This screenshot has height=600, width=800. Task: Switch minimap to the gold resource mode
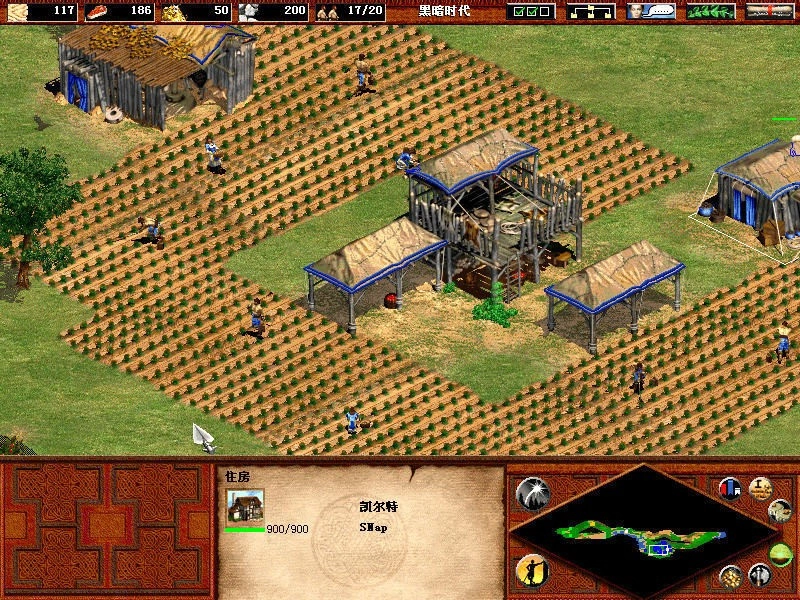click(x=731, y=576)
